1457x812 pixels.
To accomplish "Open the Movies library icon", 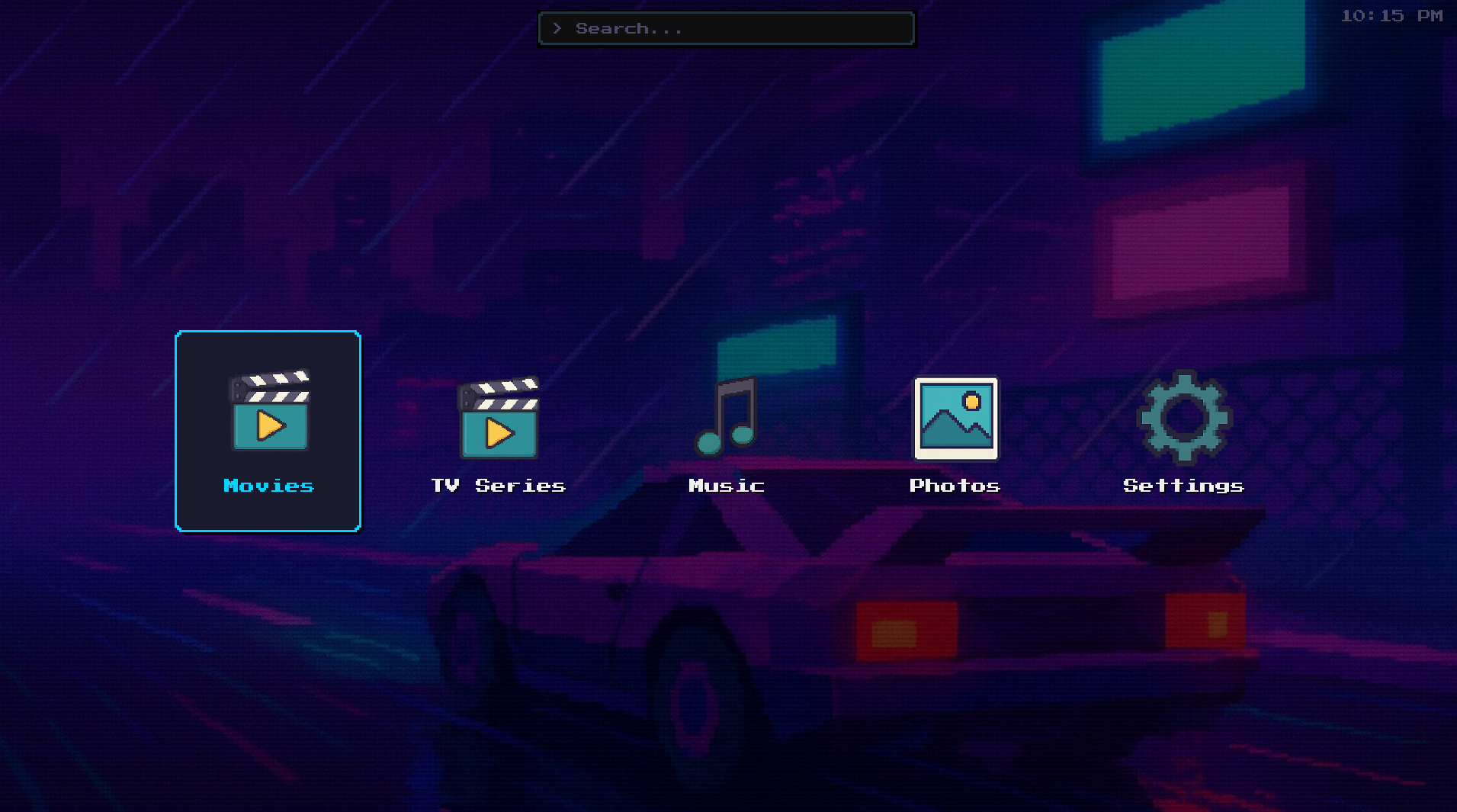I will tap(270, 416).
